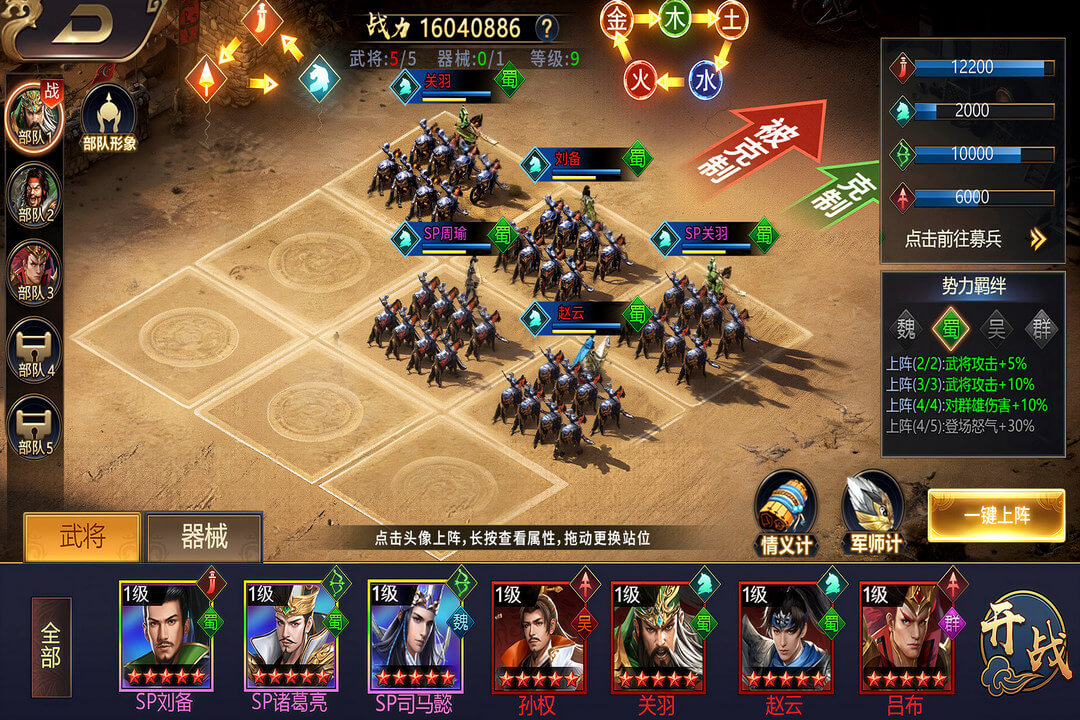Switch to squad 部队2
This screenshot has height=720, width=1080.
(x=34, y=196)
